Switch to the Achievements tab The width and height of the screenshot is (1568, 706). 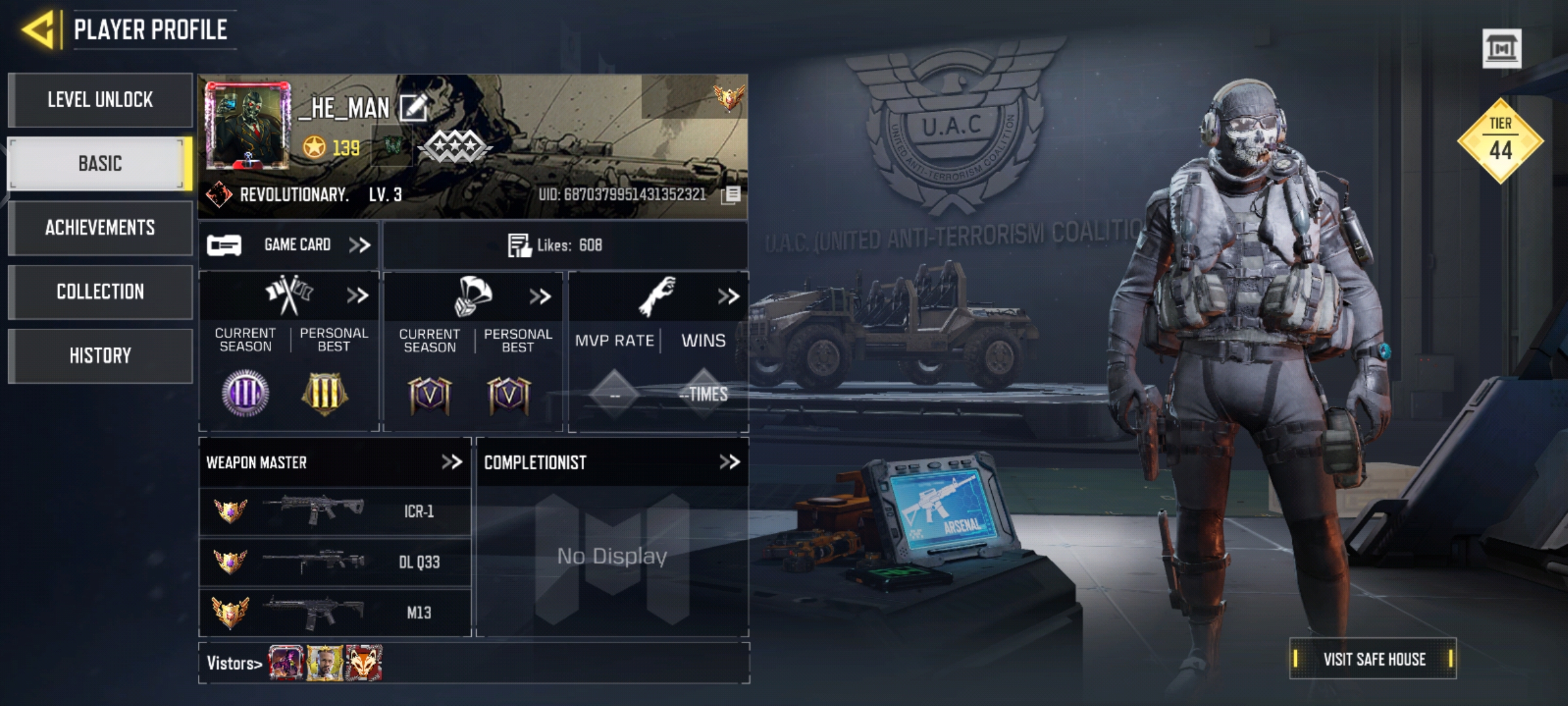[100, 227]
